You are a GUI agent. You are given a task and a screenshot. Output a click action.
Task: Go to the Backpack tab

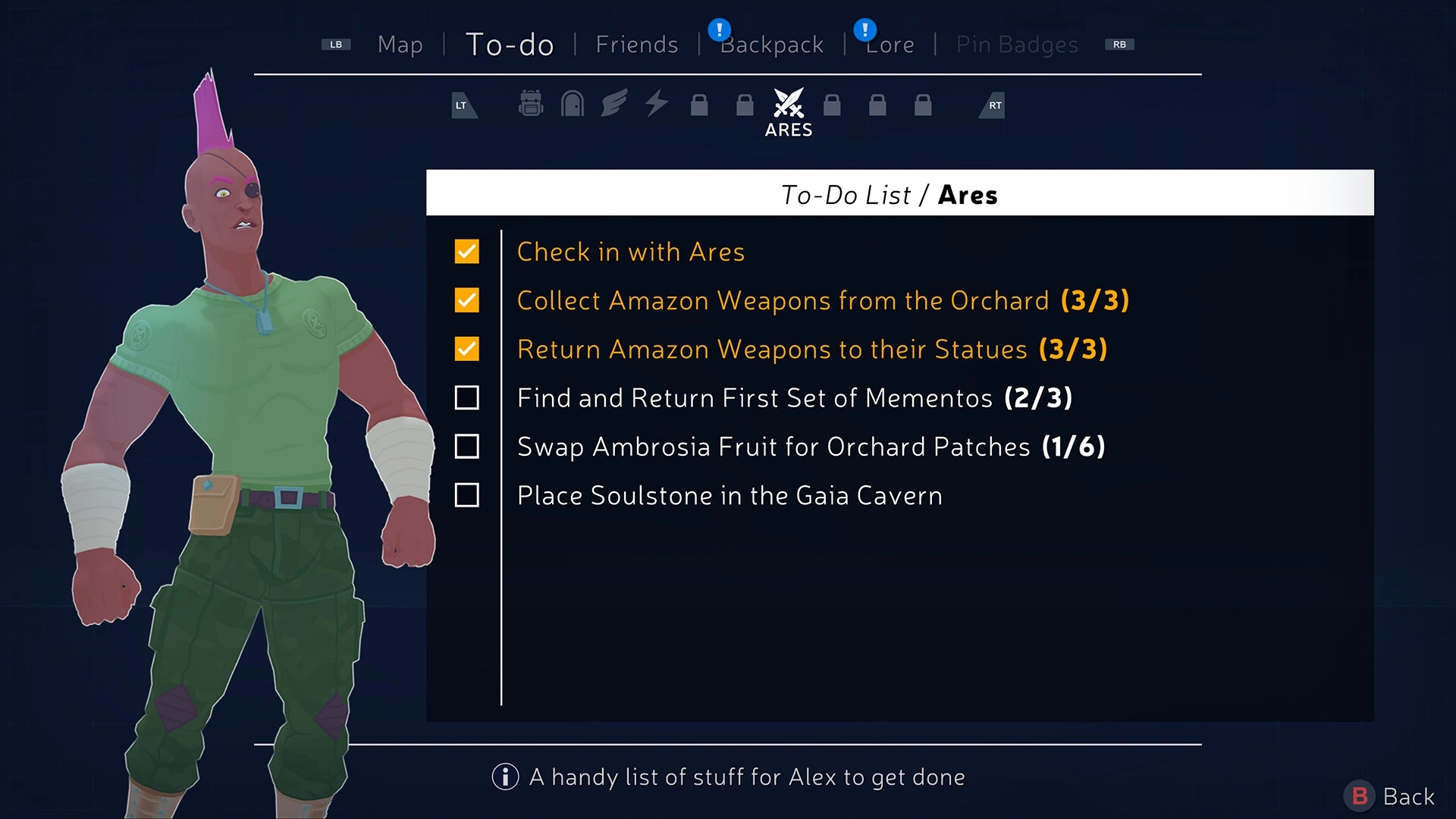coord(771,45)
